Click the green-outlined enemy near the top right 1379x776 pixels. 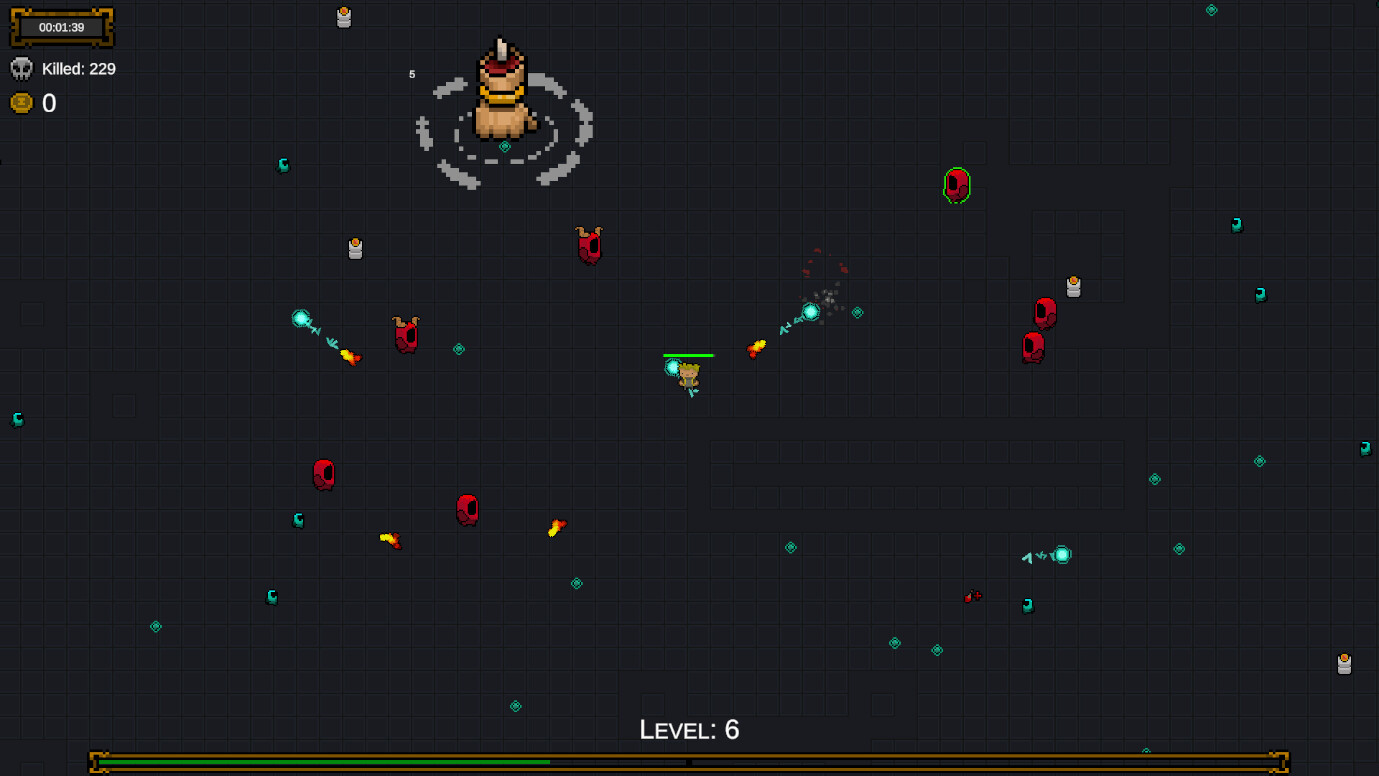(x=955, y=187)
